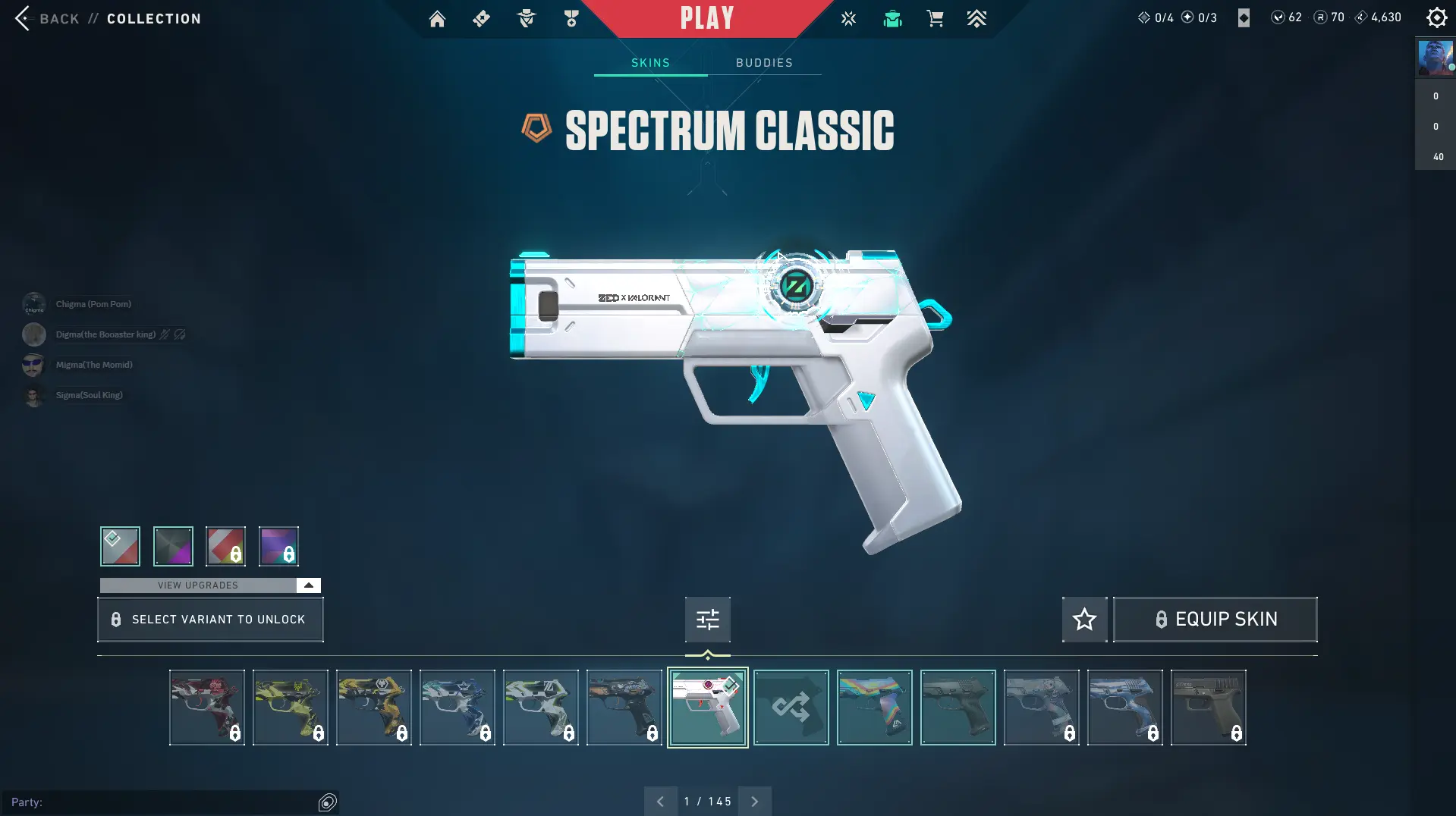
Task: Click the Equip Skin button
Action: (x=1215, y=620)
